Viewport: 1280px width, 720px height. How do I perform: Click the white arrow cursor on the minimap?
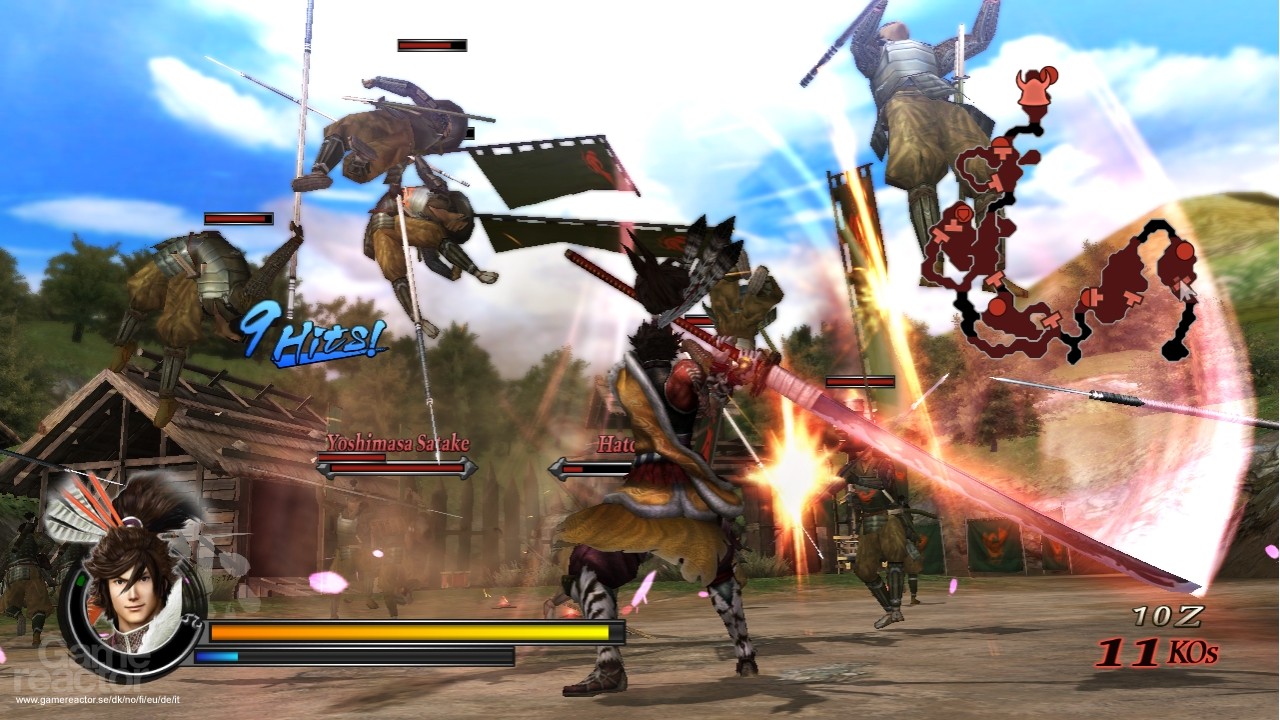pyautogui.click(x=1186, y=290)
